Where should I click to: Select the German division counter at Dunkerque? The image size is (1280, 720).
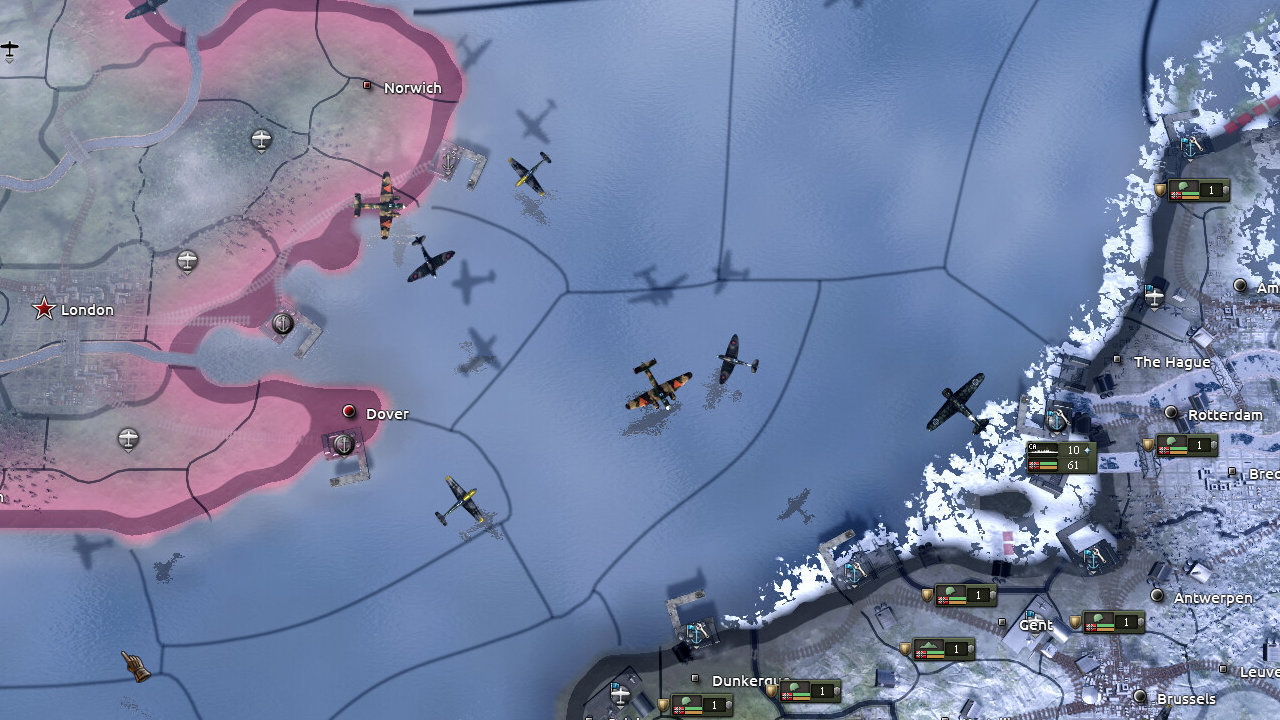pyautogui.click(x=810, y=691)
